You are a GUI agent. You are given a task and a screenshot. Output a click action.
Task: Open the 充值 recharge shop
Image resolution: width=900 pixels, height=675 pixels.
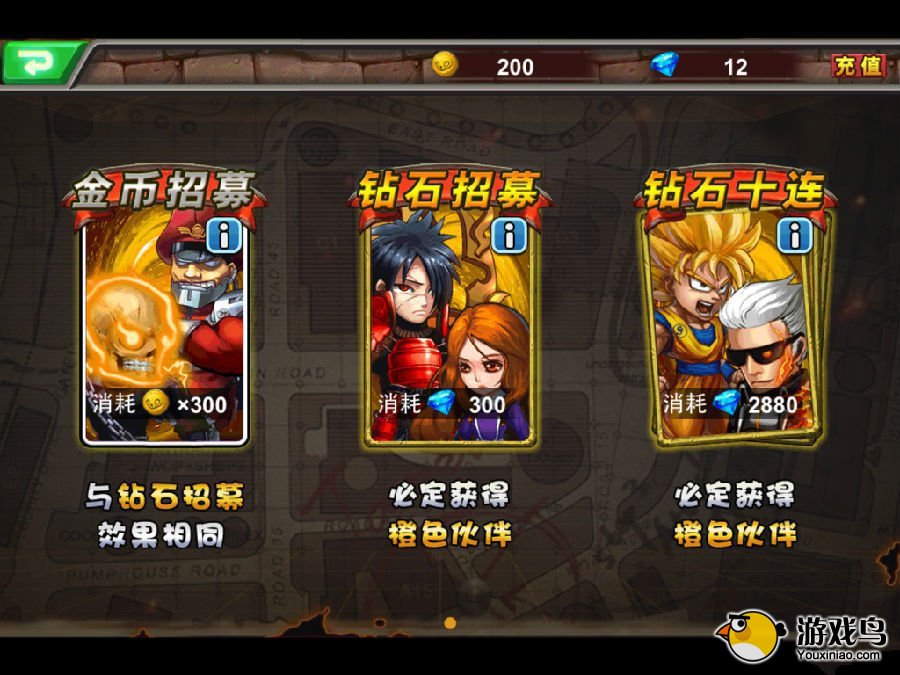click(x=858, y=66)
